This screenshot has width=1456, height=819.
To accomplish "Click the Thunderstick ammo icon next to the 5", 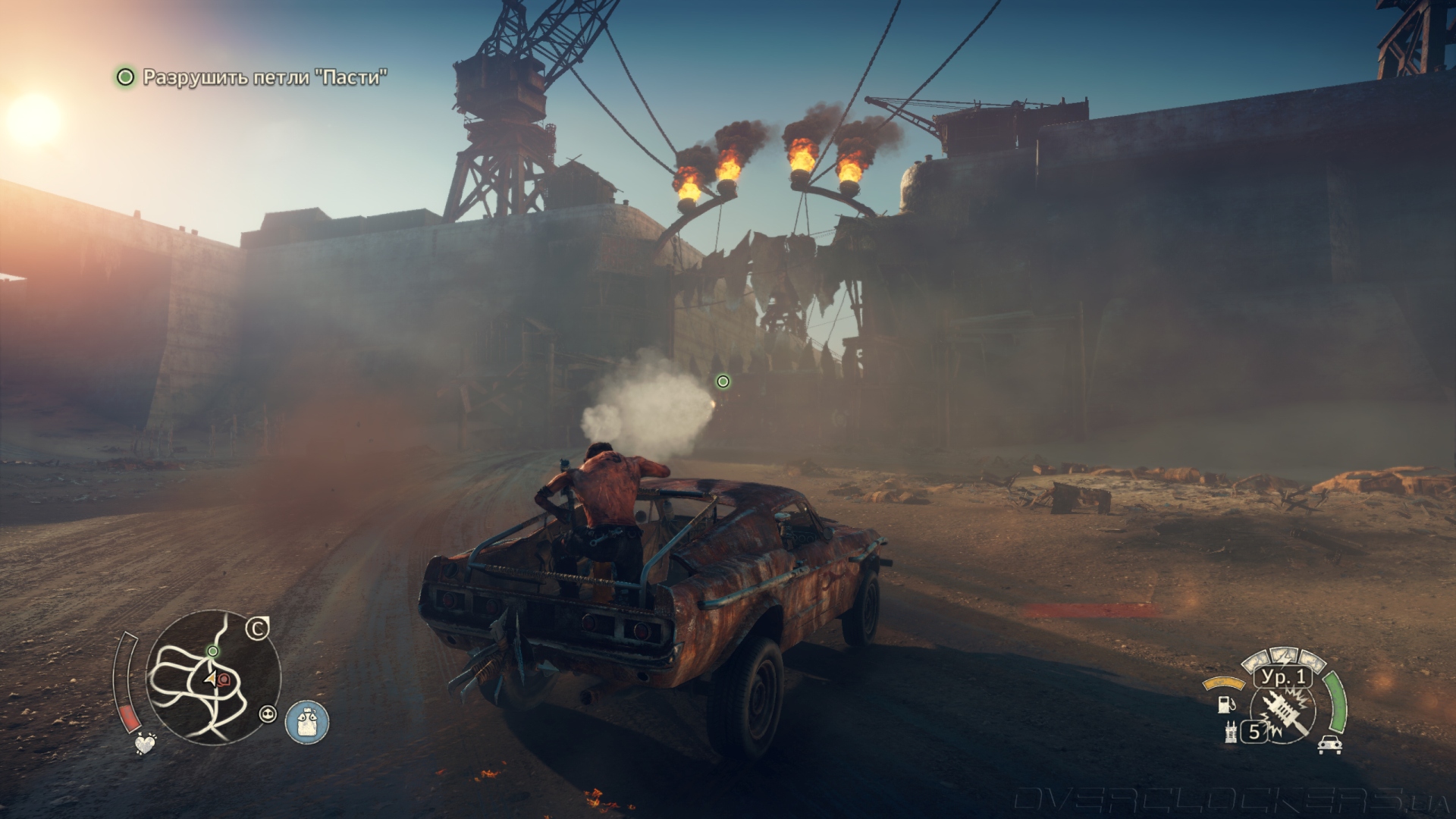I will coord(1230,733).
